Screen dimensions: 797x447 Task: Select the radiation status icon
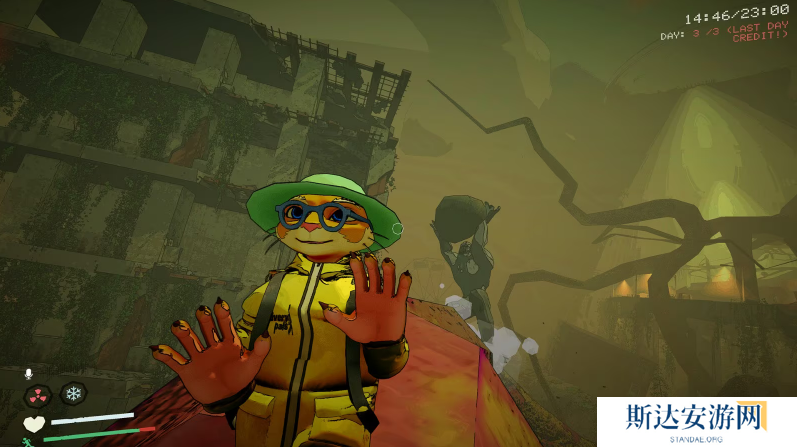38,394
